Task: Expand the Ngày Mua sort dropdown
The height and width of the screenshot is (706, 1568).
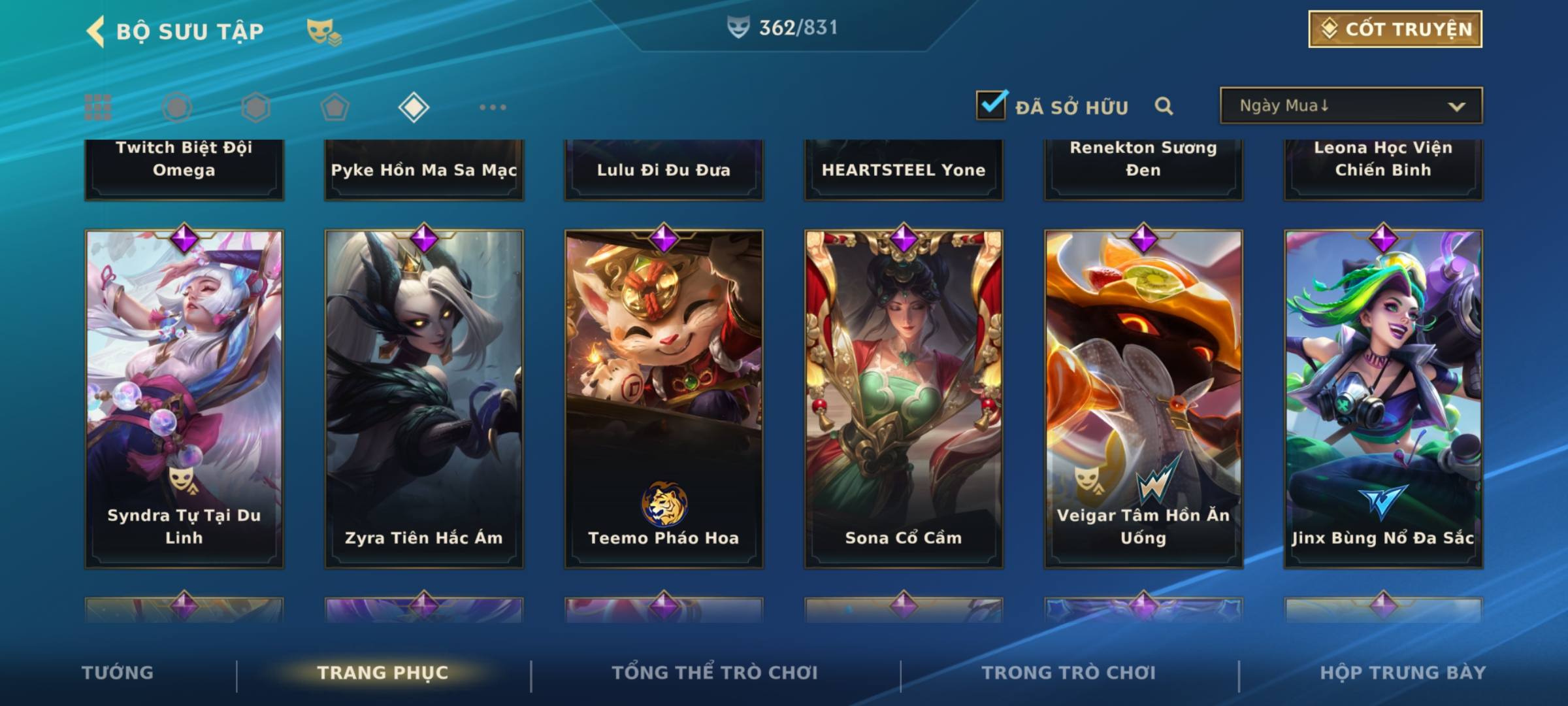Action: [x=1350, y=106]
